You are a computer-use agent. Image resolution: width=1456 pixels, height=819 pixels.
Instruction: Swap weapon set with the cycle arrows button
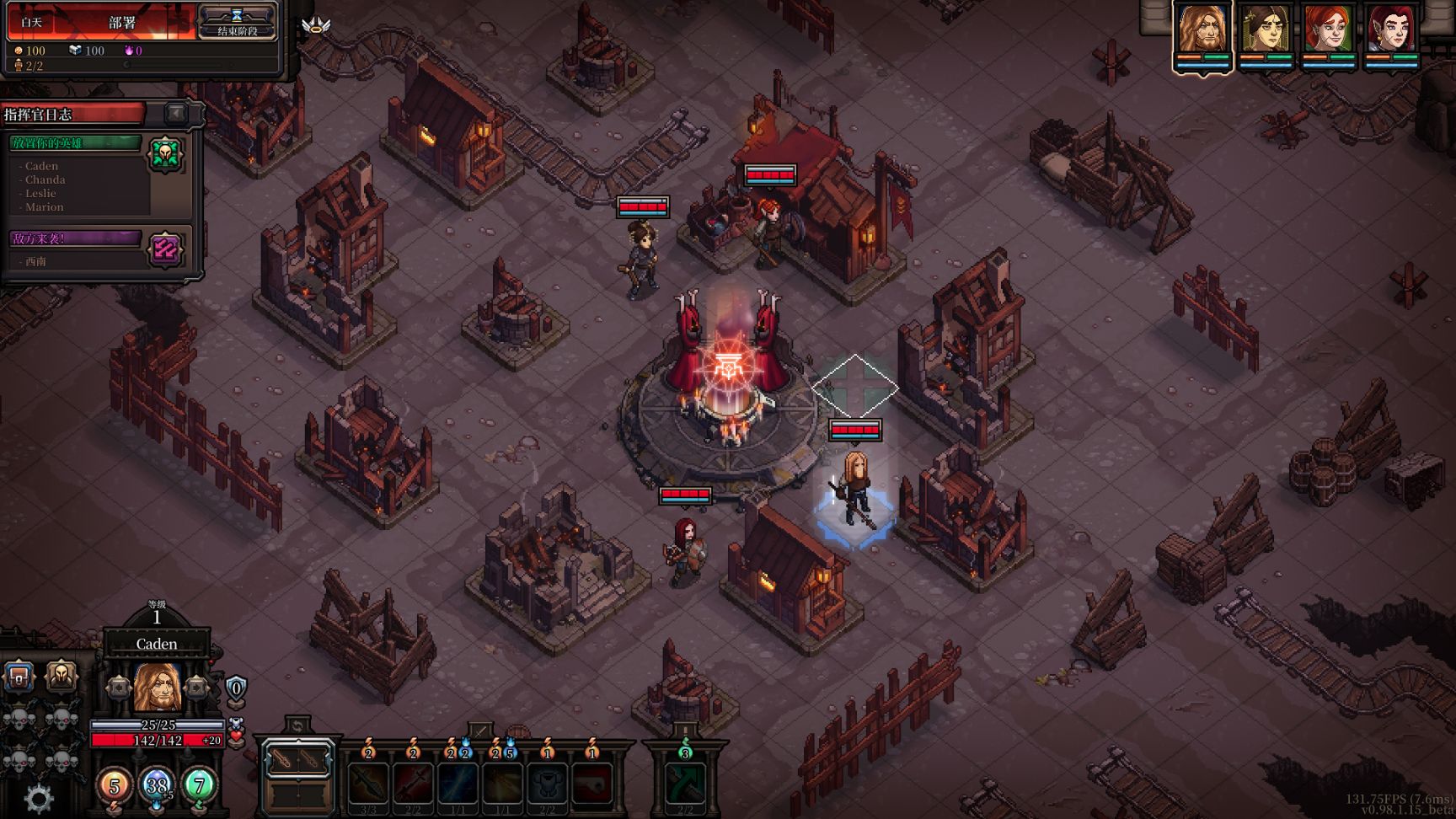297,725
